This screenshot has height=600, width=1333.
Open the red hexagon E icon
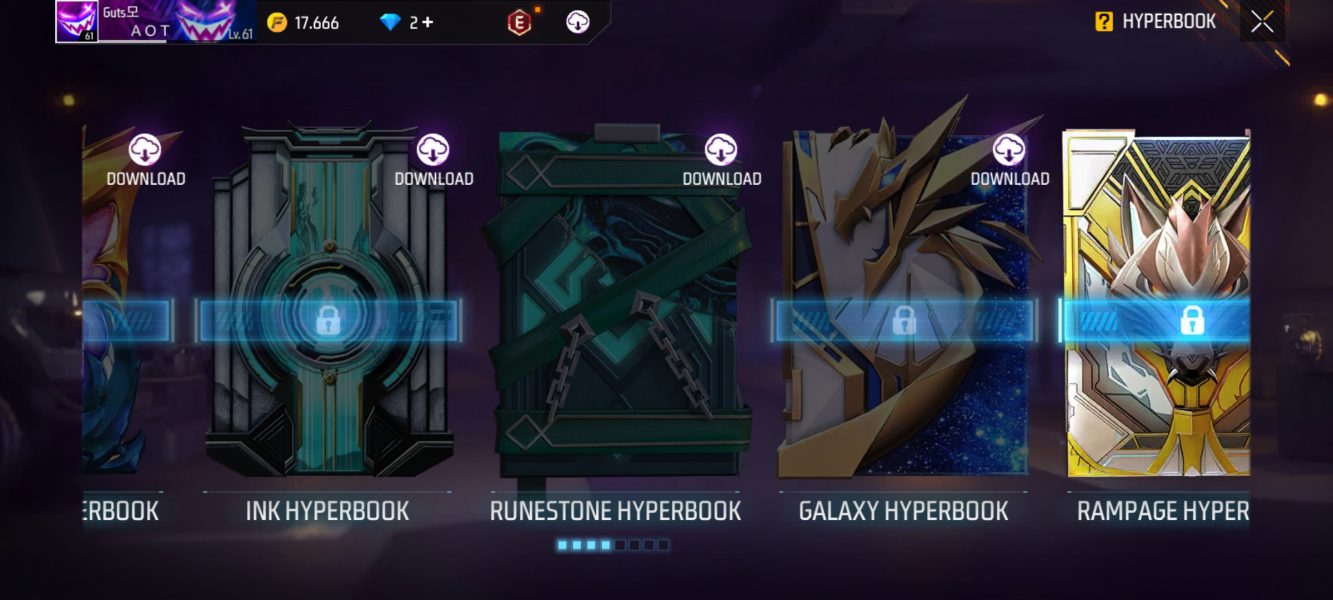tap(519, 22)
